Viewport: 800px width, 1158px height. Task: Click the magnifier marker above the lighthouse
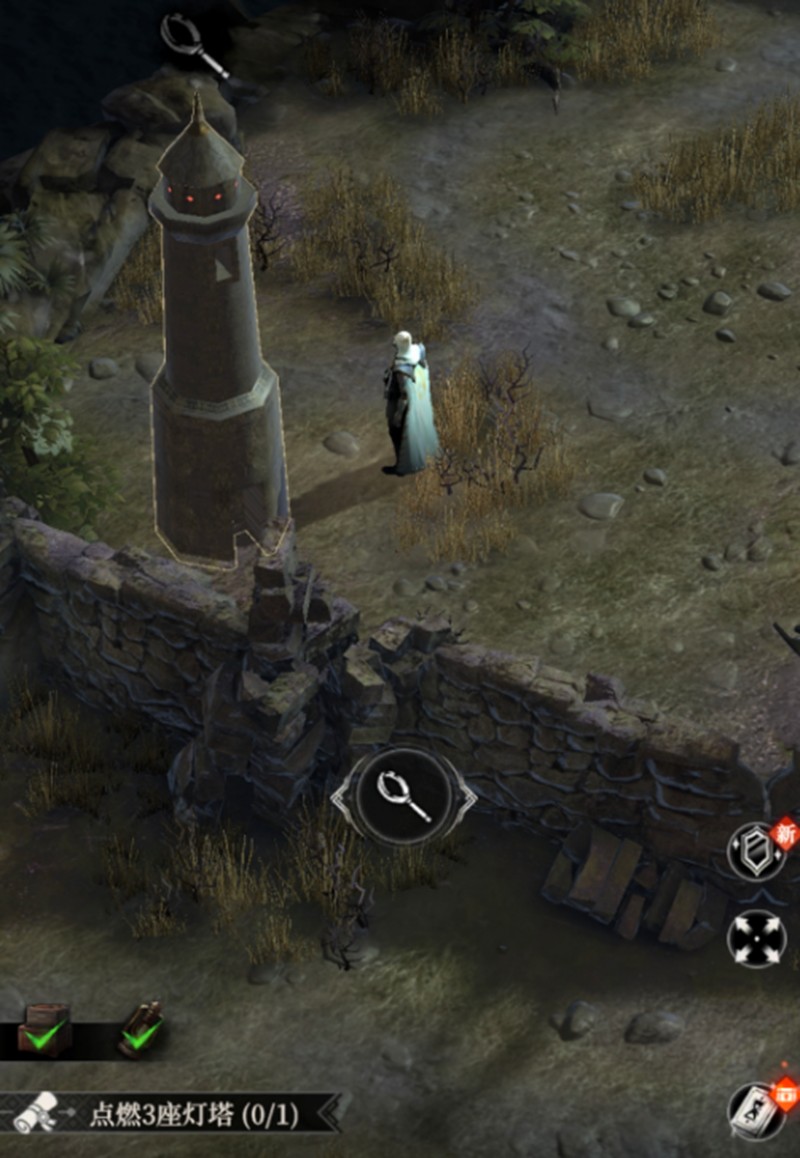click(193, 43)
